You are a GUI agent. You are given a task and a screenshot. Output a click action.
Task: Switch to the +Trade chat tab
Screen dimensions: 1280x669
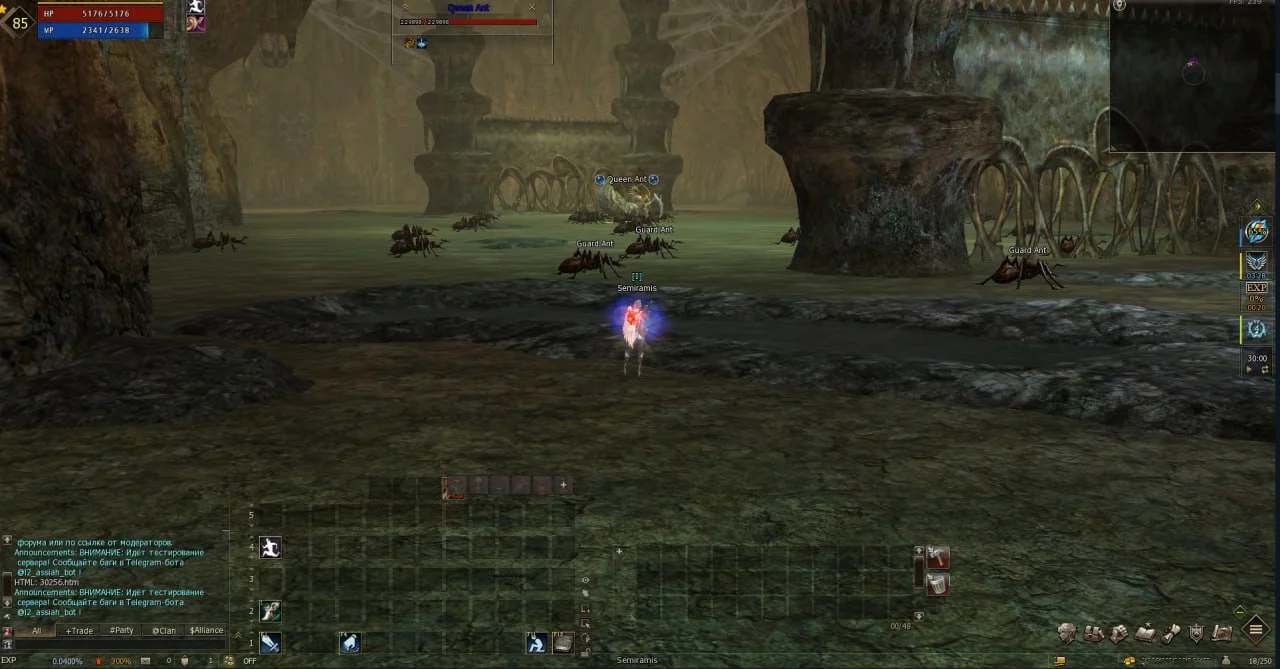(79, 631)
